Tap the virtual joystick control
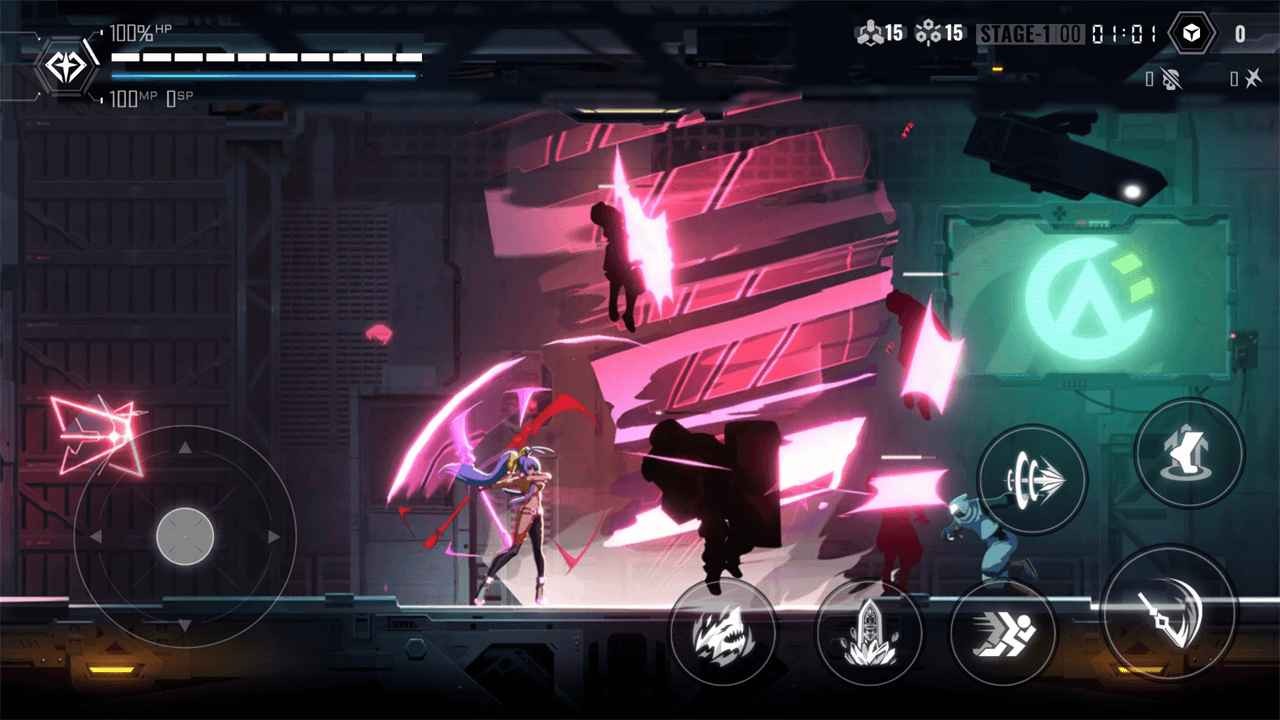 tap(186, 538)
